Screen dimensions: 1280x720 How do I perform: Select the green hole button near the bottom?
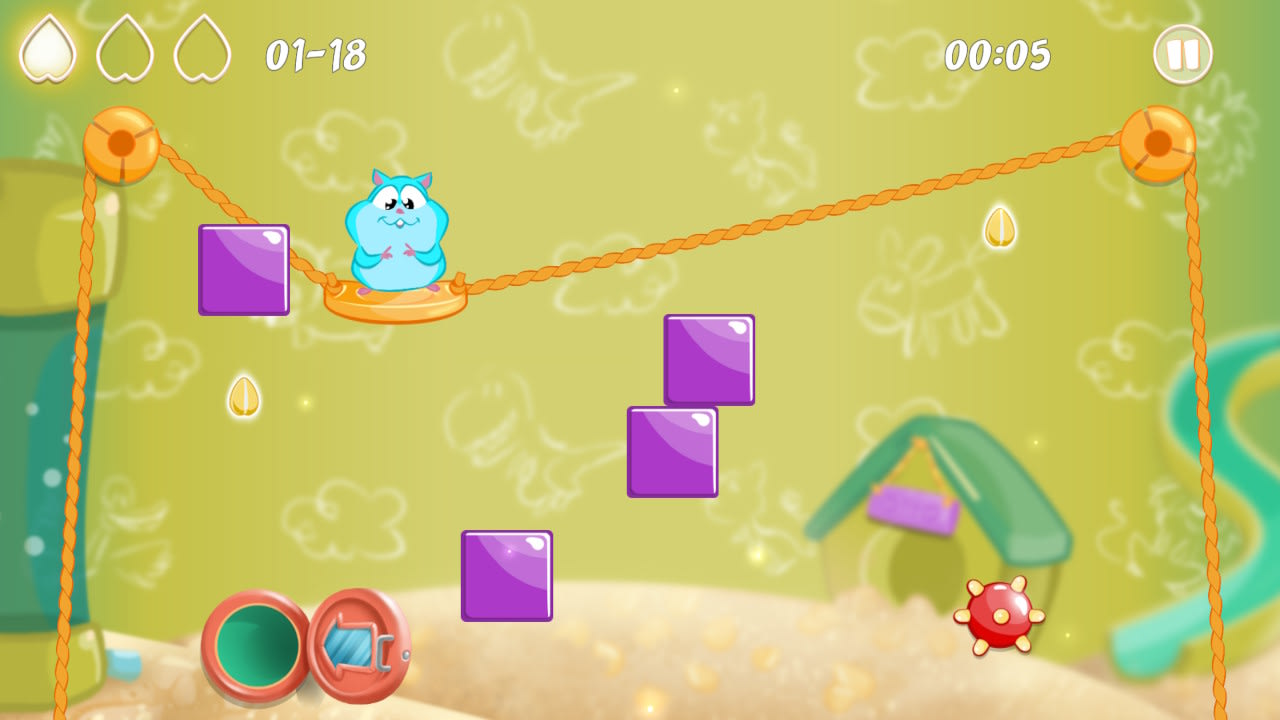pyautogui.click(x=253, y=645)
